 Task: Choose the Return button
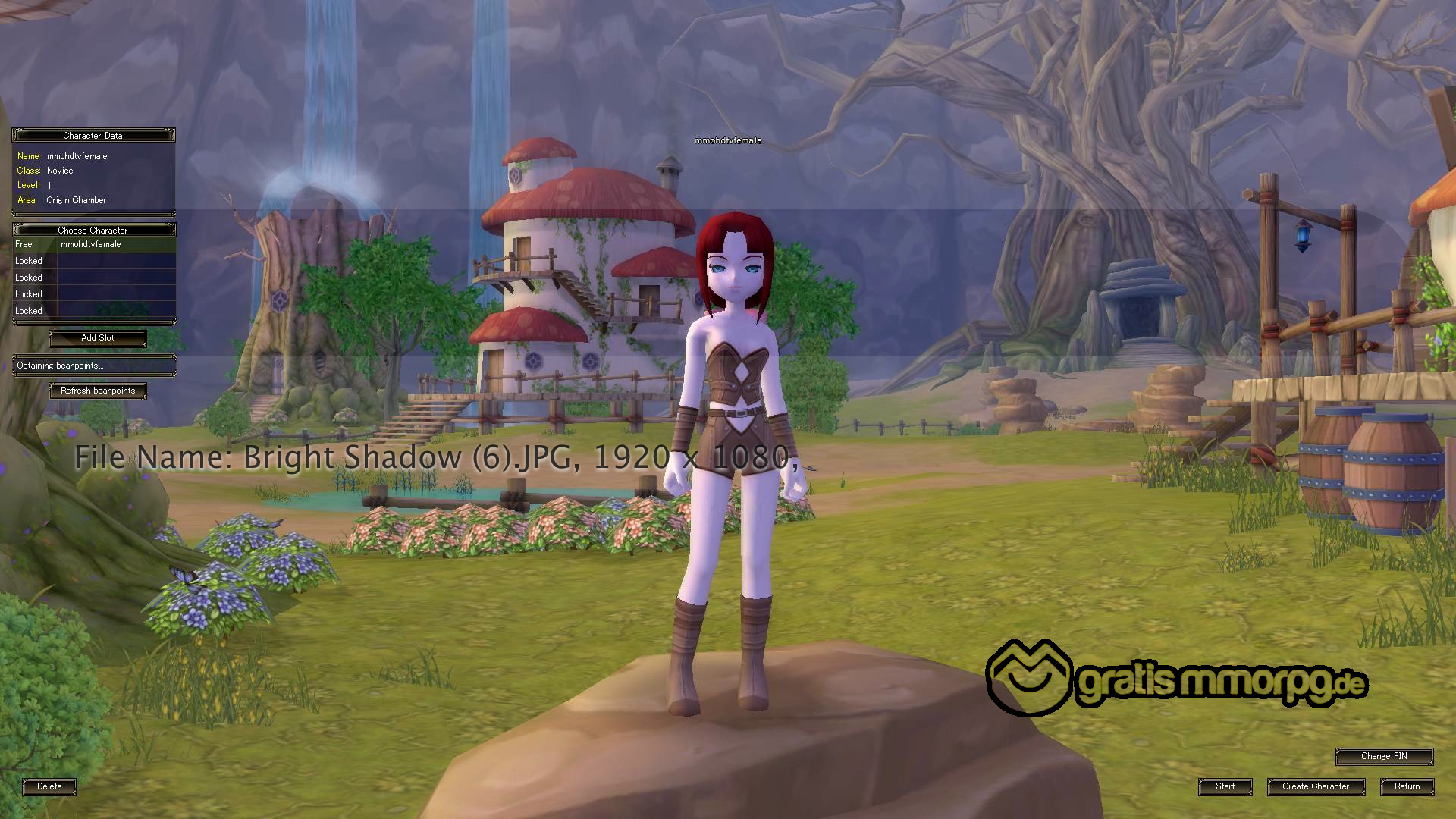(1407, 786)
